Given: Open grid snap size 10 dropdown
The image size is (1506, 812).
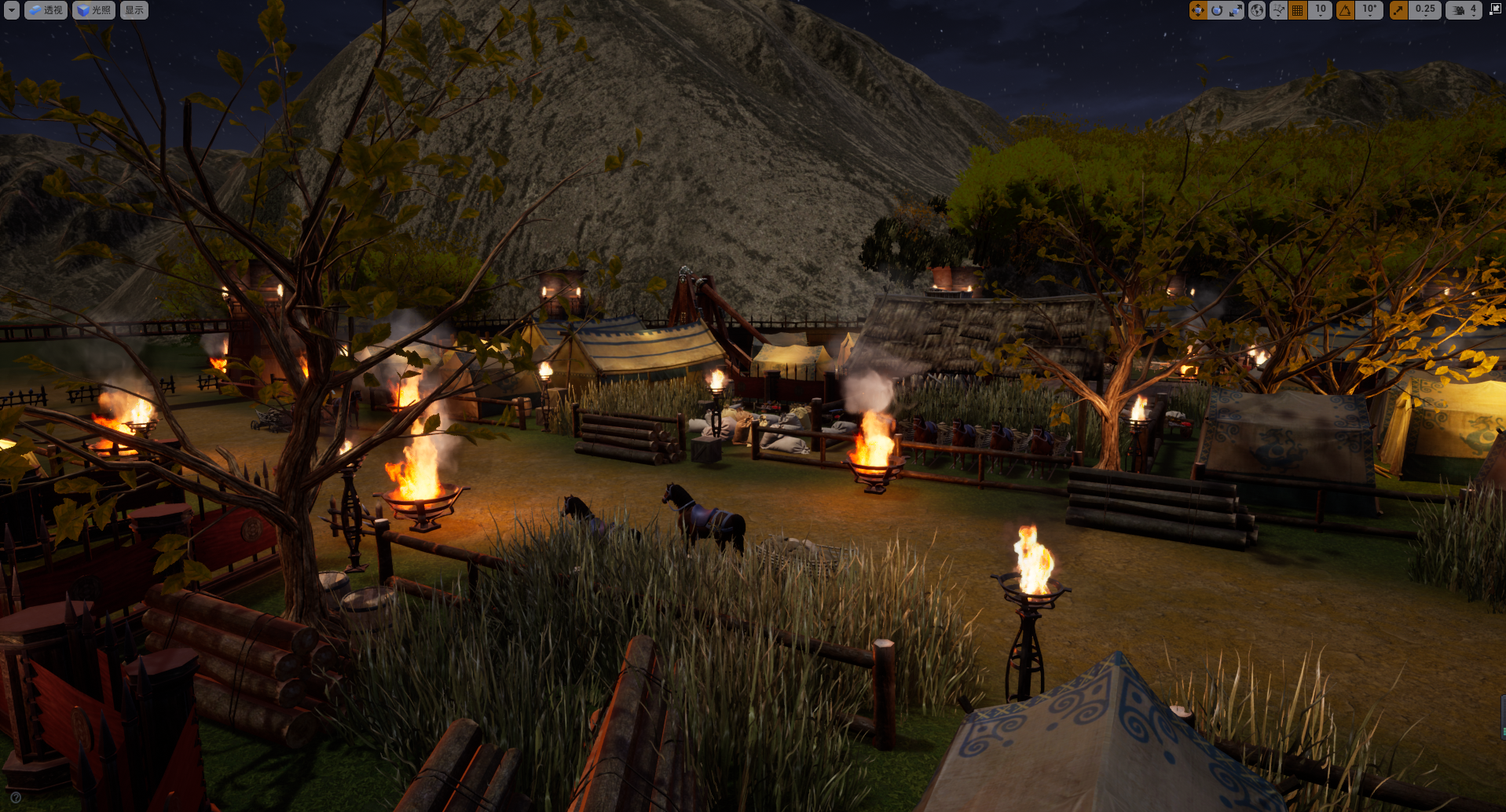Looking at the screenshot, I should point(1321,10).
